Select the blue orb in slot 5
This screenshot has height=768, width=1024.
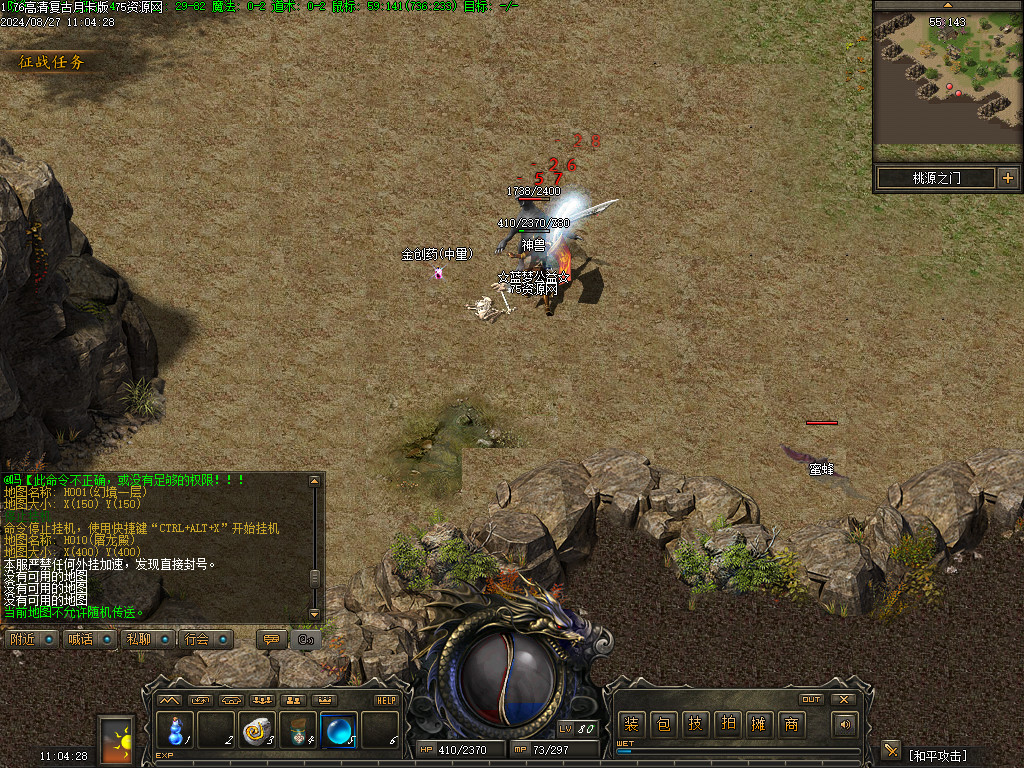point(338,730)
